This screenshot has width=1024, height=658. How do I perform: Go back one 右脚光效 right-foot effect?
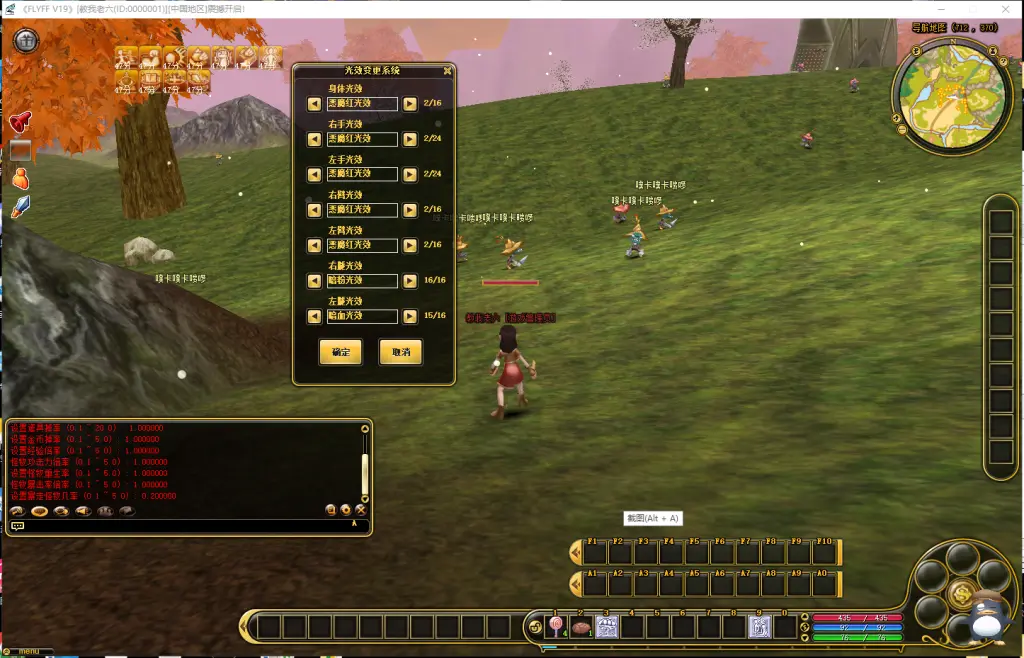pyautogui.click(x=314, y=210)
